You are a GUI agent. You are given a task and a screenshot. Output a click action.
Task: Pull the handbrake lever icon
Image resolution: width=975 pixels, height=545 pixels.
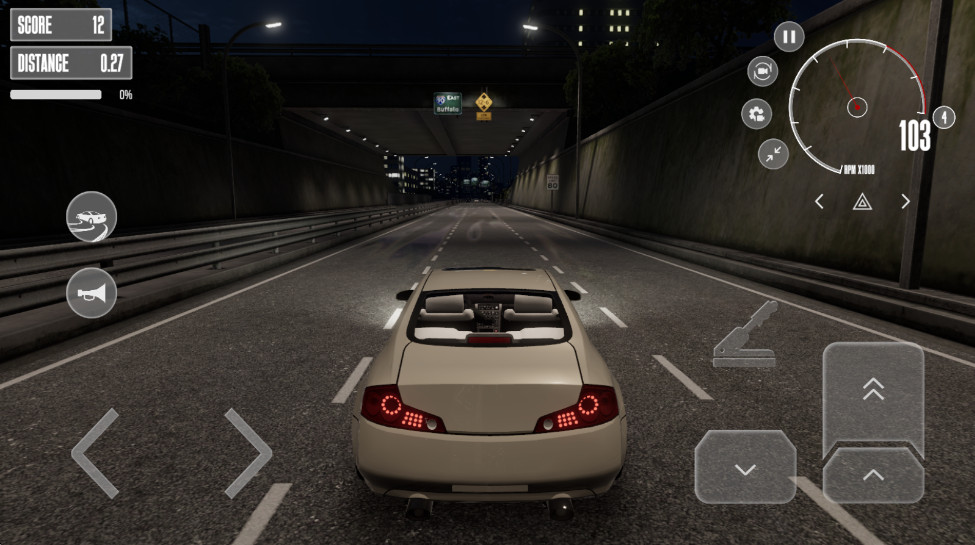tap(745, 334)
